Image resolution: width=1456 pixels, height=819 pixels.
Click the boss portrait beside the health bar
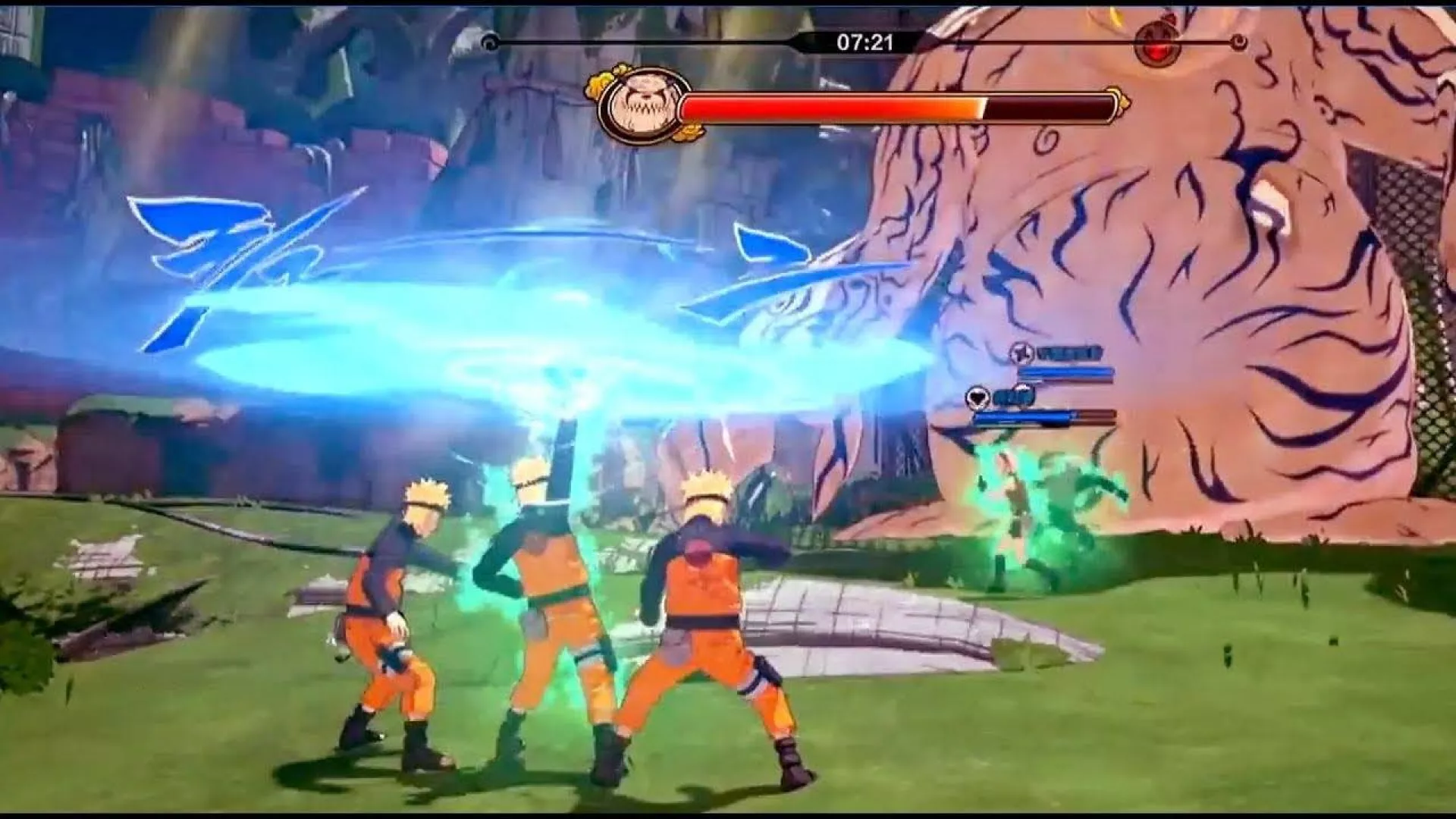(x=632, y=106)
